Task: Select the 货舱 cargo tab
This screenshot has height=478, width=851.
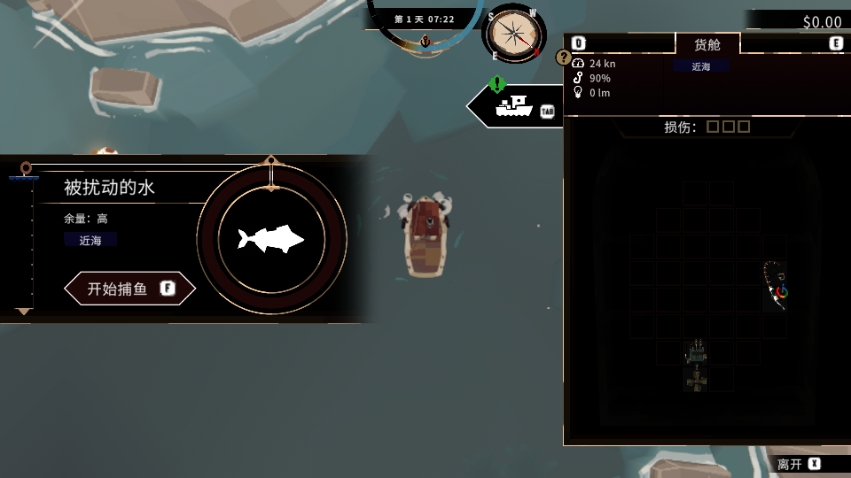Action: [707, 44]
